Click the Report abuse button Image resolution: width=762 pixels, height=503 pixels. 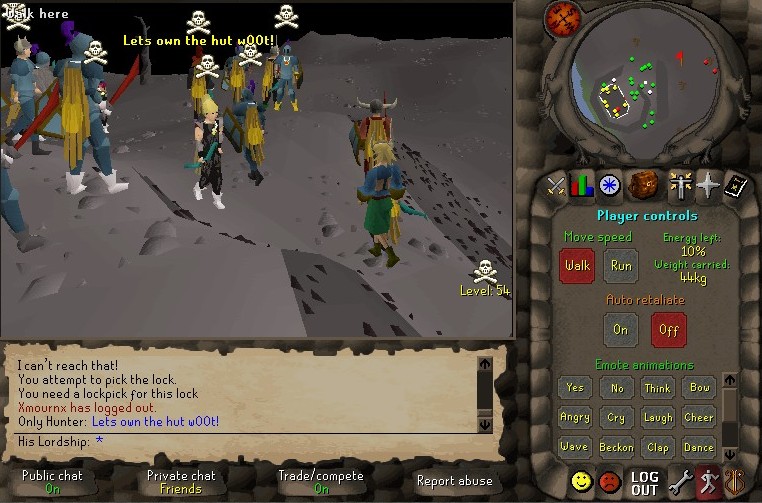[x=454, y=481]
